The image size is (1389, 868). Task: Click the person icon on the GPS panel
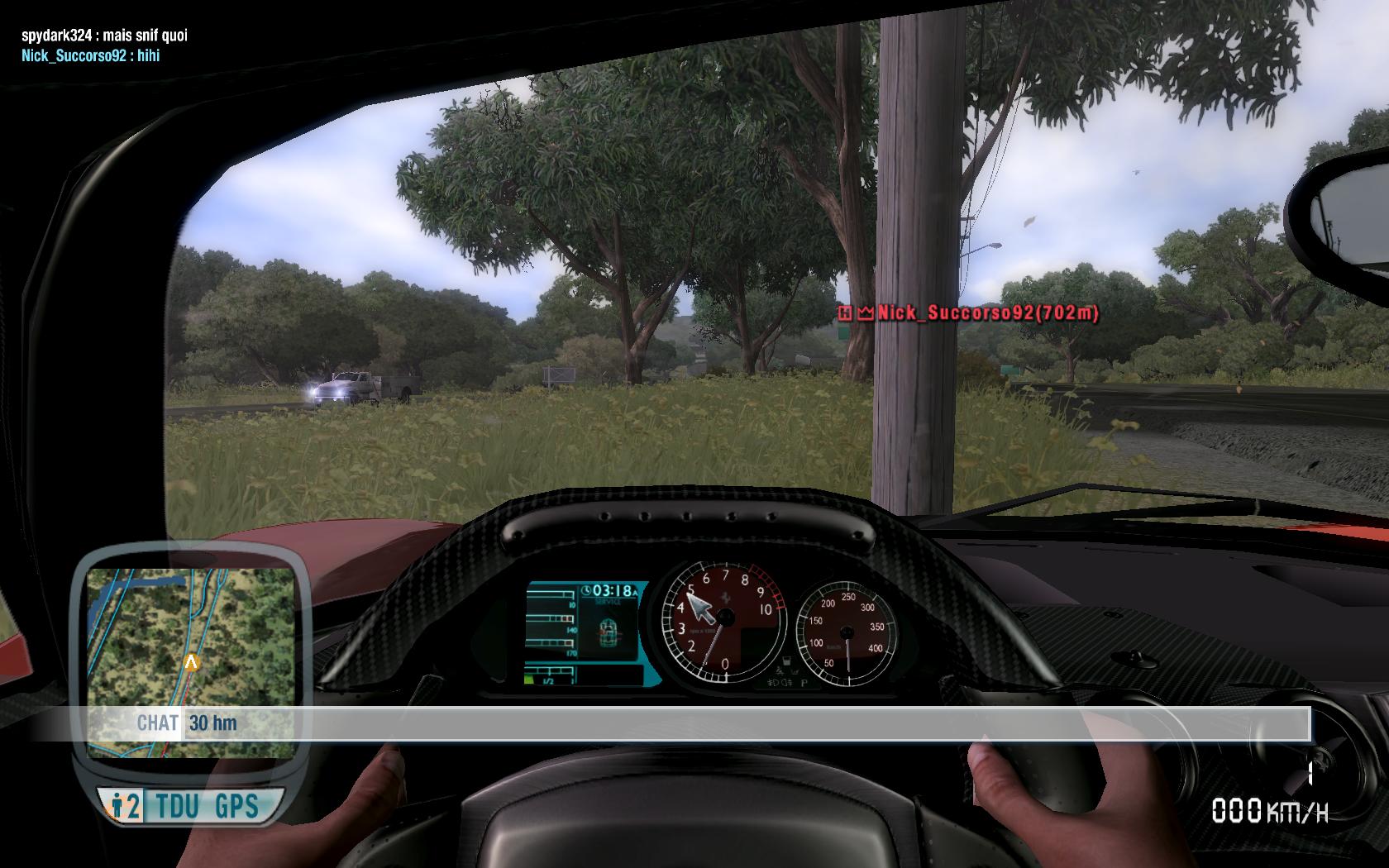coord(118,804)
